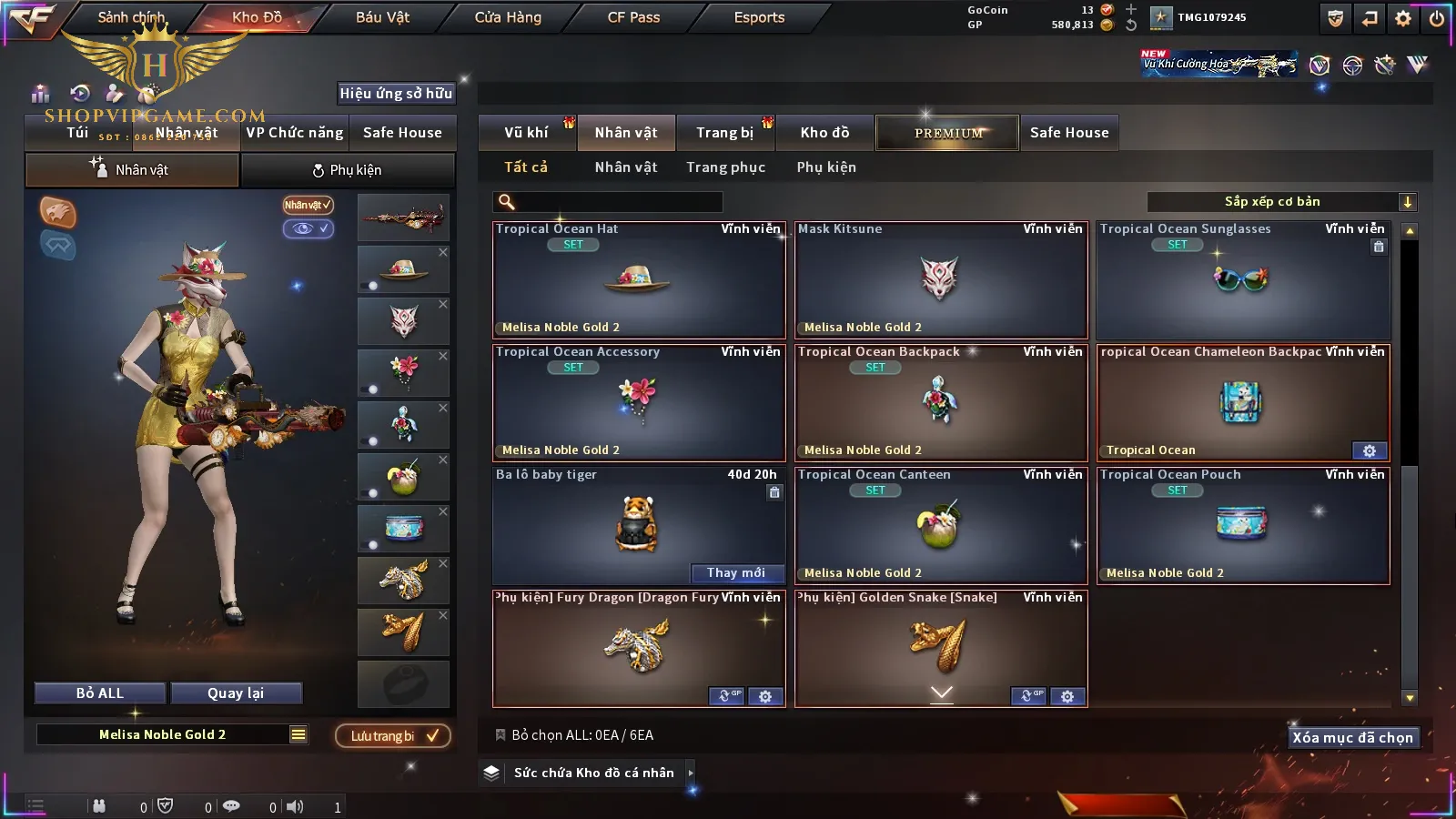Click Xóa mục đã chọn

(x=1352, y=737)
